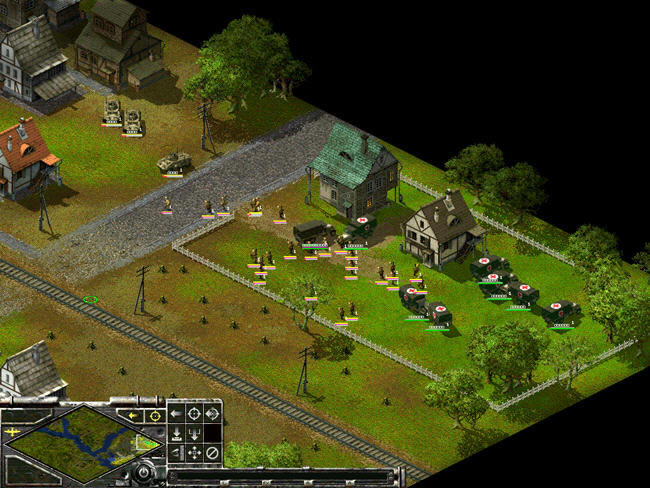
Task: Choose the white left-arrow move command
Action: click(175, 414)
